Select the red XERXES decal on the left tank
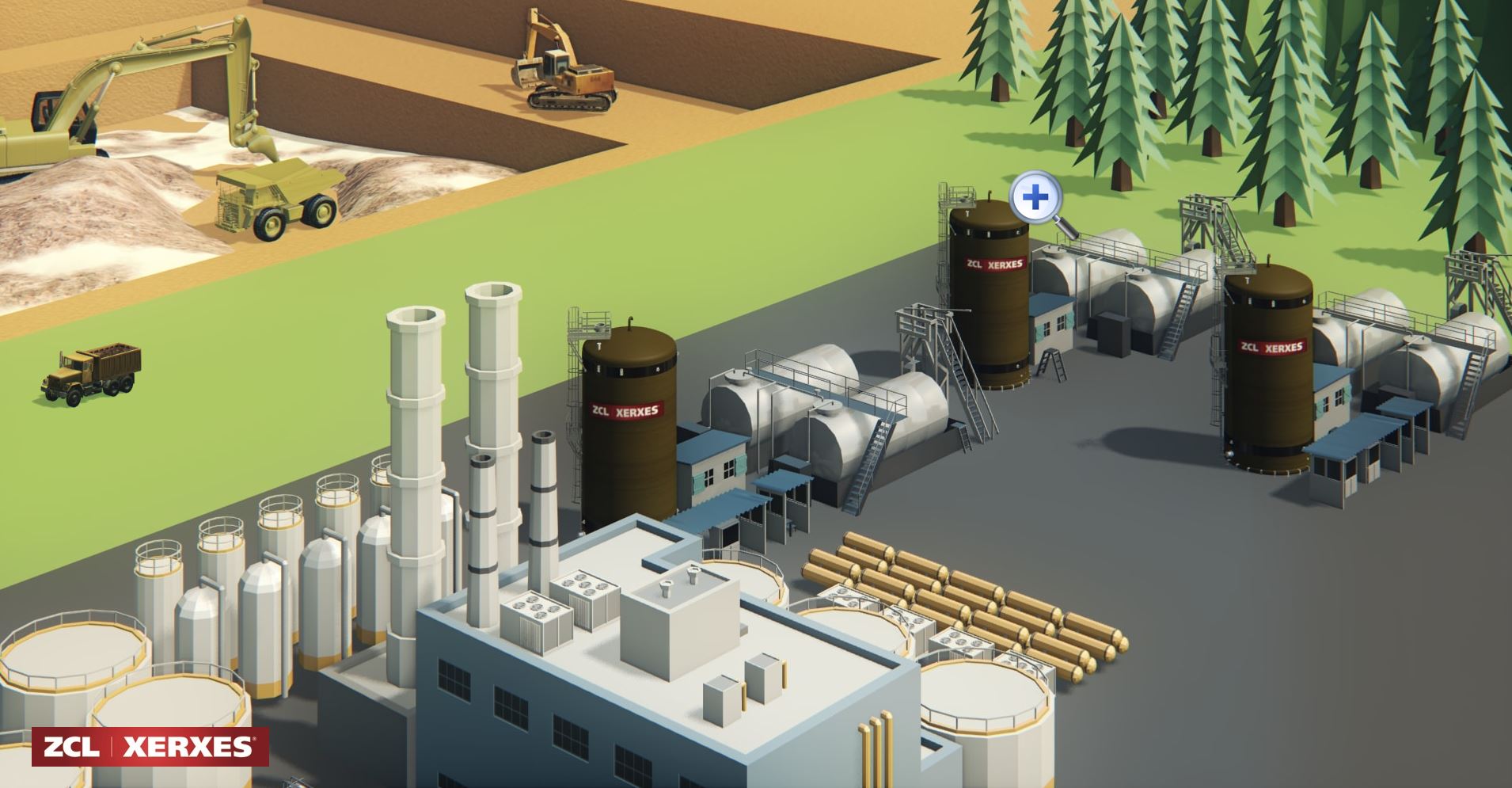 coord(627,410)
